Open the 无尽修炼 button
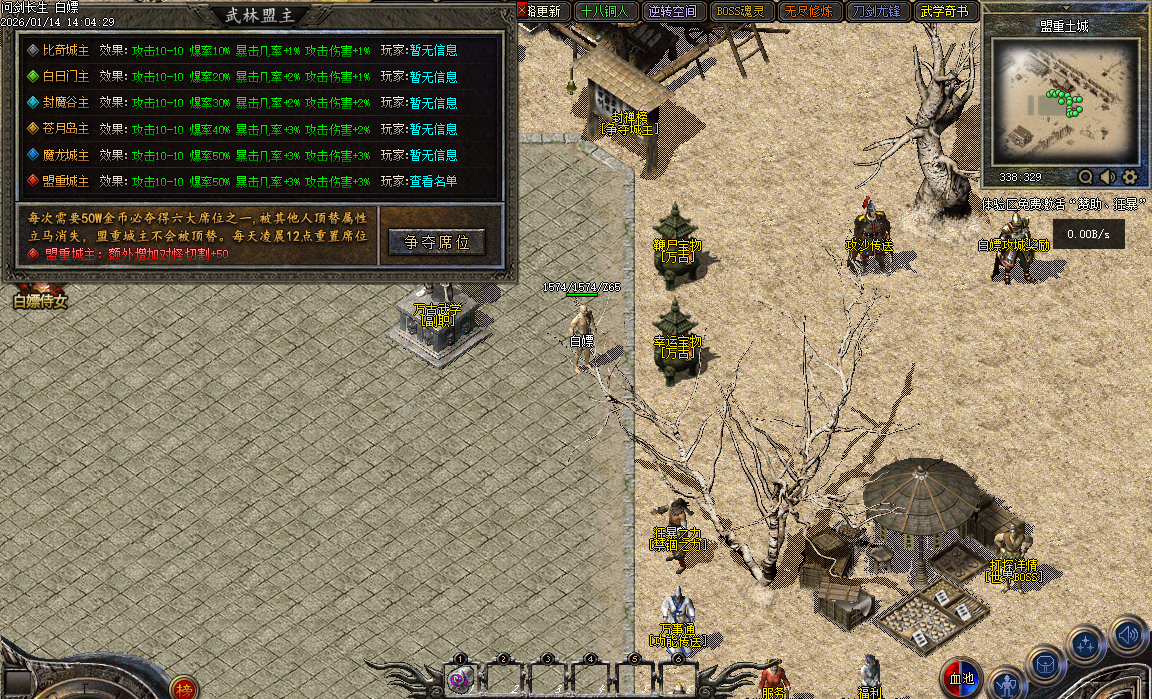 [806, 12]
